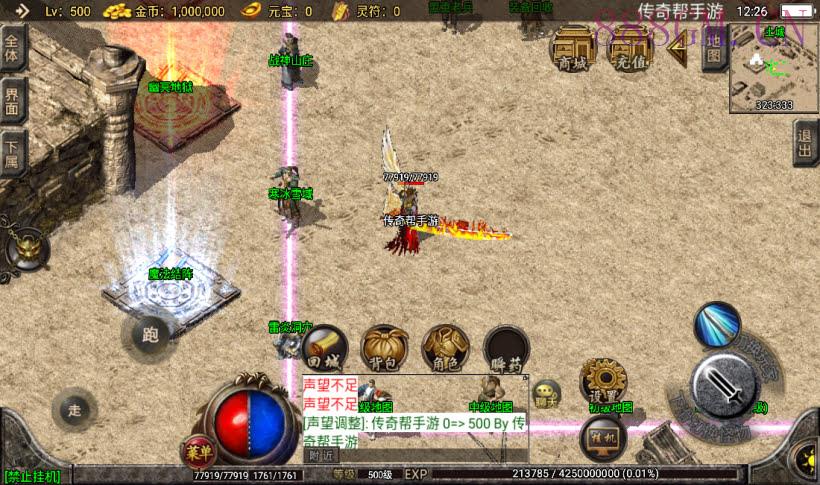Open the 地图 map button

(x=714, y=50)
